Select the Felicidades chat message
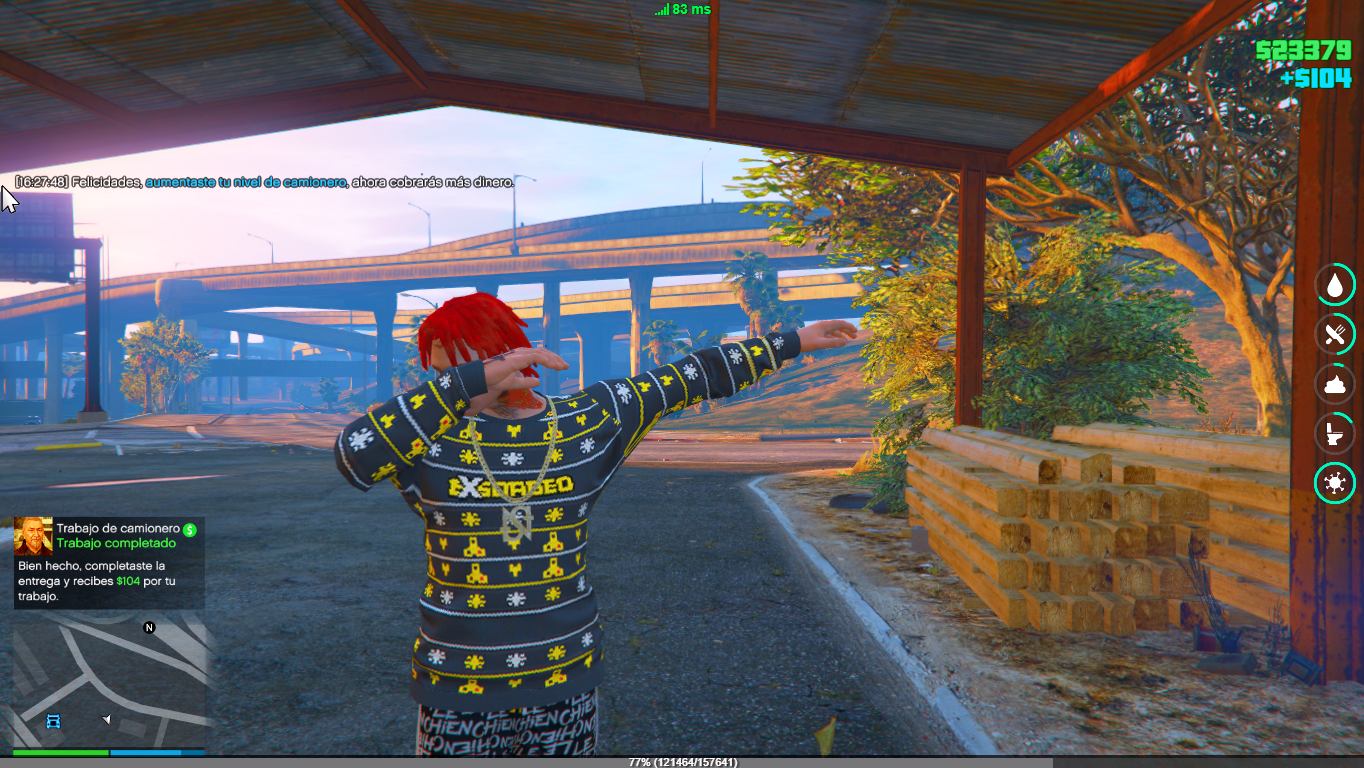The height and width of the screenshot is (768, 1364). pyautogui.click(x=265, y=183)
